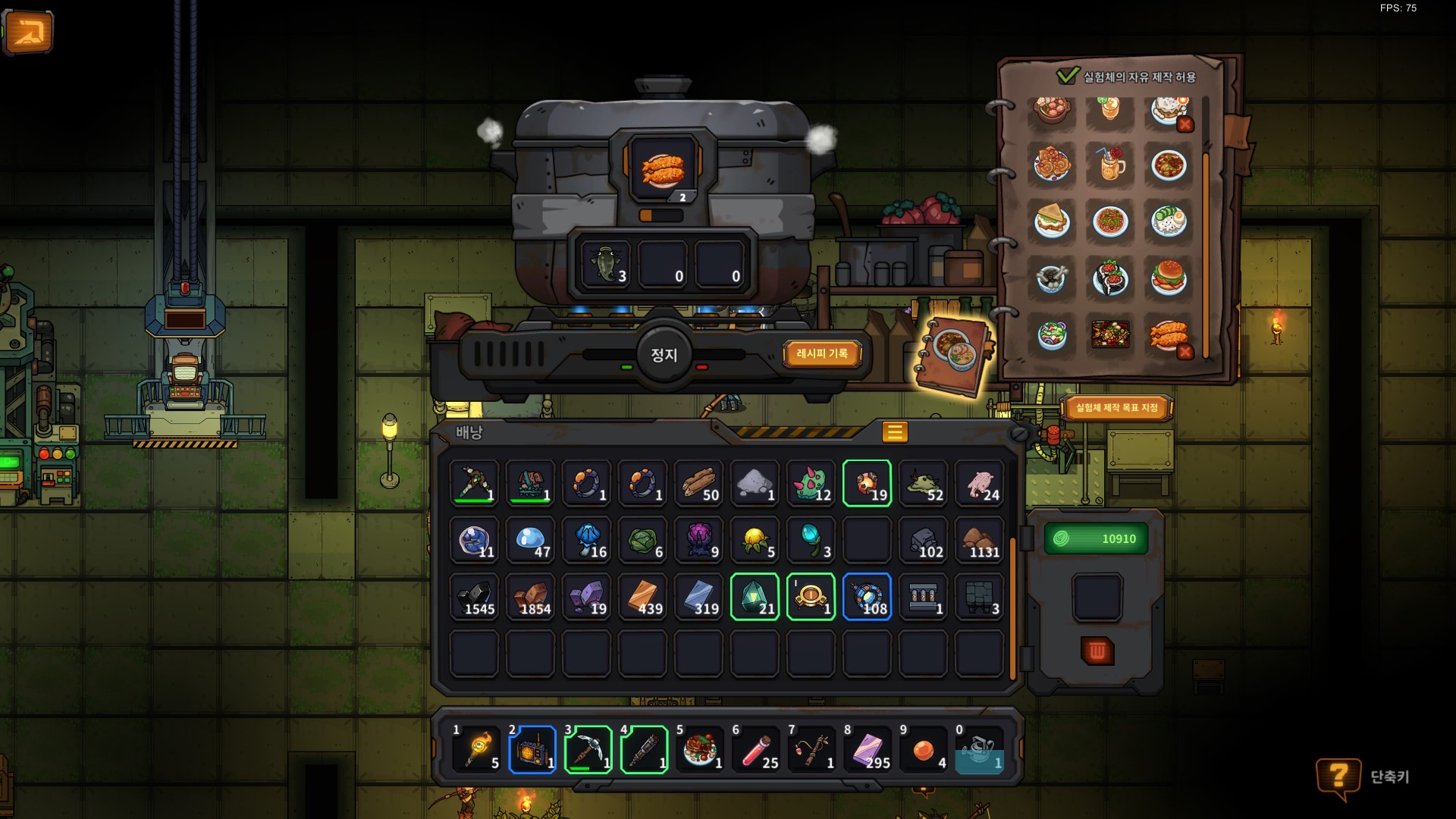Viewport: 1456px width, 819px height.
Task: Click the cooking output fried dish slot
Action: [663, 170]
